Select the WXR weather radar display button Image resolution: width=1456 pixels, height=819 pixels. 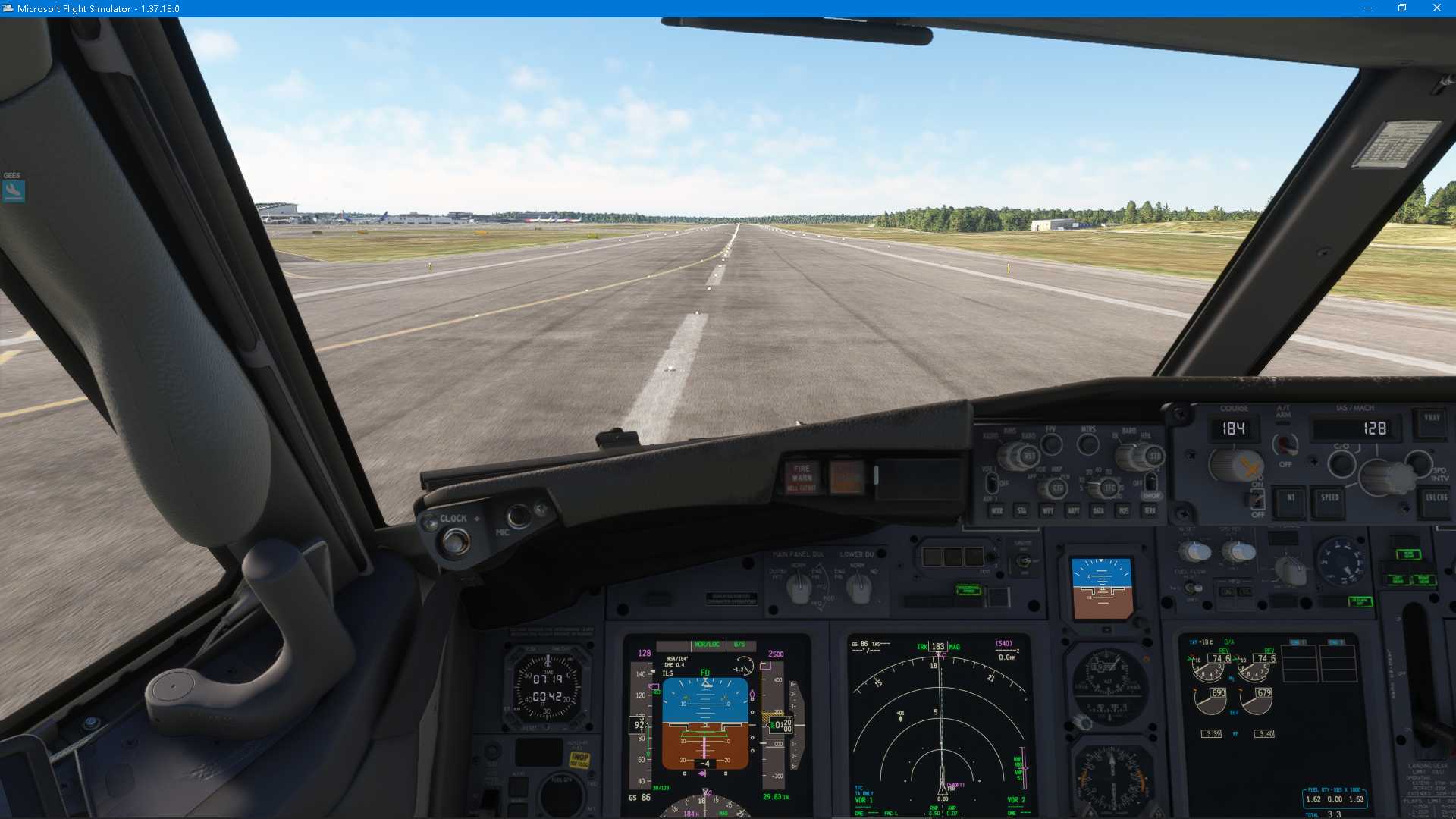[997, 511]
